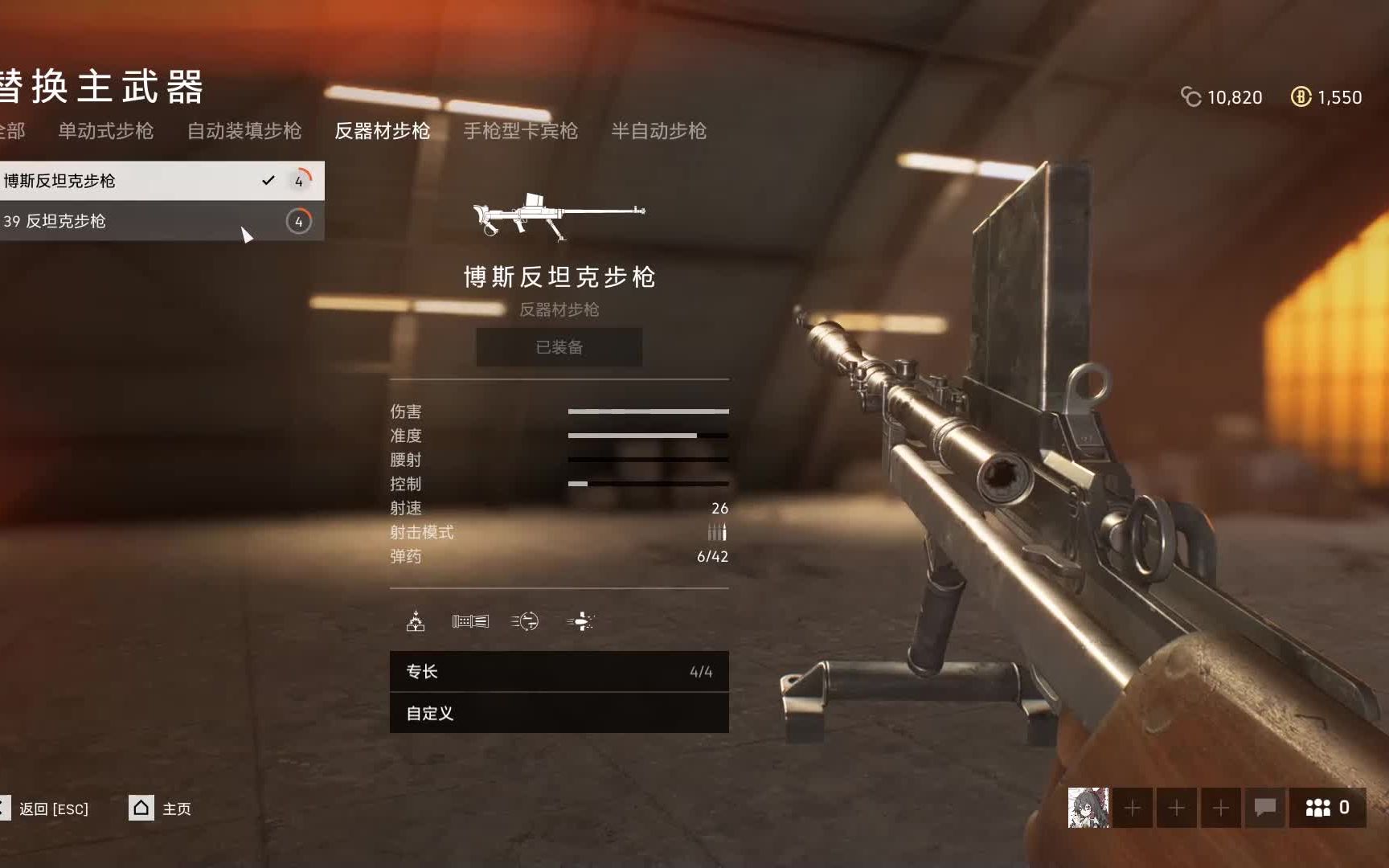
Task: Select the first specialization explosive rounds icon
Action: pyautogui.click(x=414, y=620)
